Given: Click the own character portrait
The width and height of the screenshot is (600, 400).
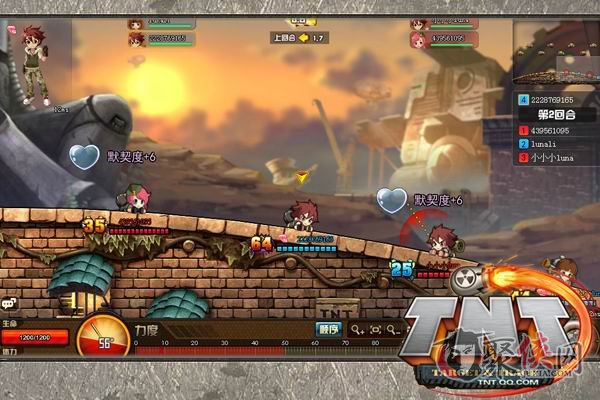Looking at the screenshot, I should point(34,63).
